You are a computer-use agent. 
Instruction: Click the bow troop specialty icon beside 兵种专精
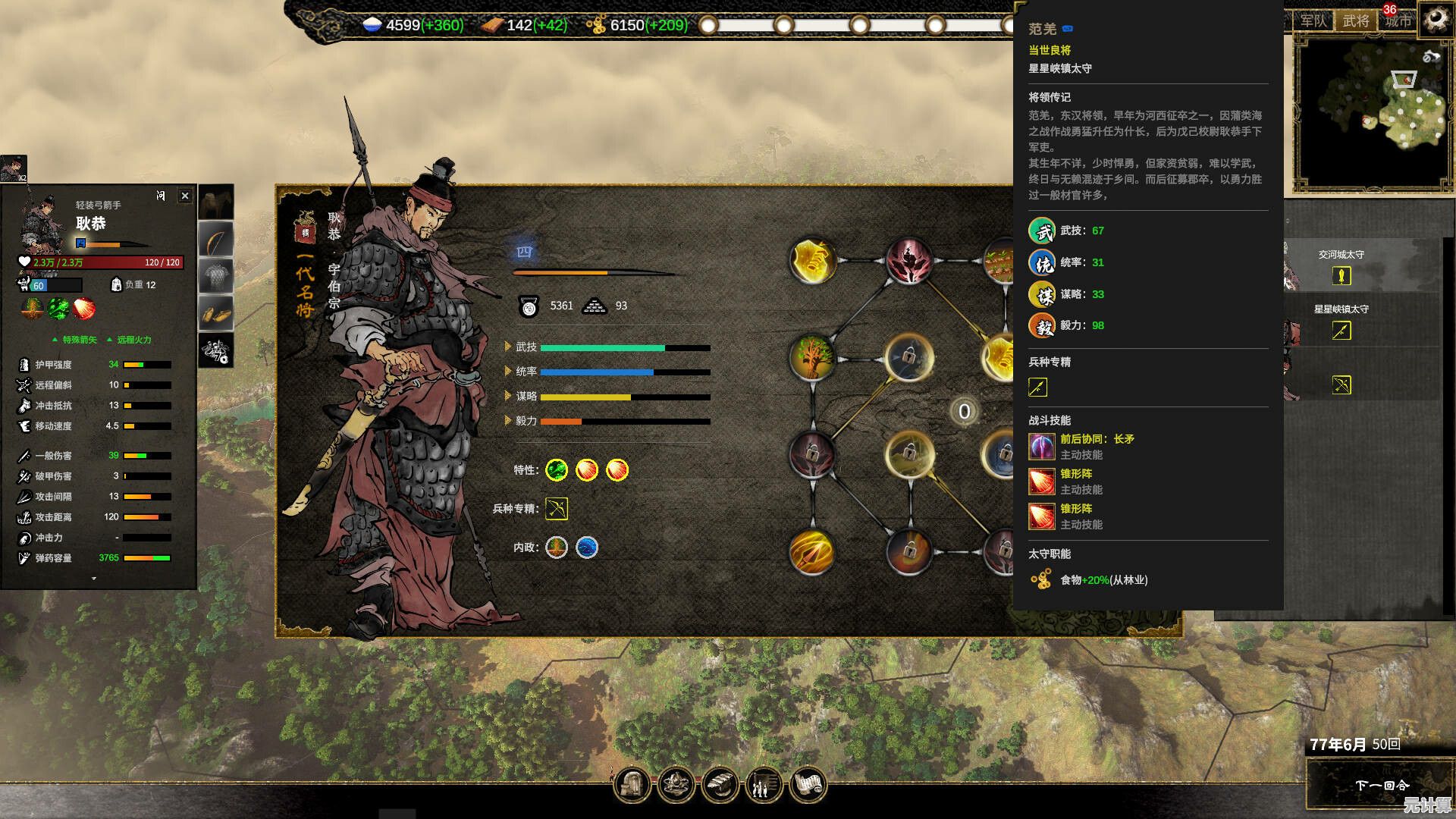556,509
